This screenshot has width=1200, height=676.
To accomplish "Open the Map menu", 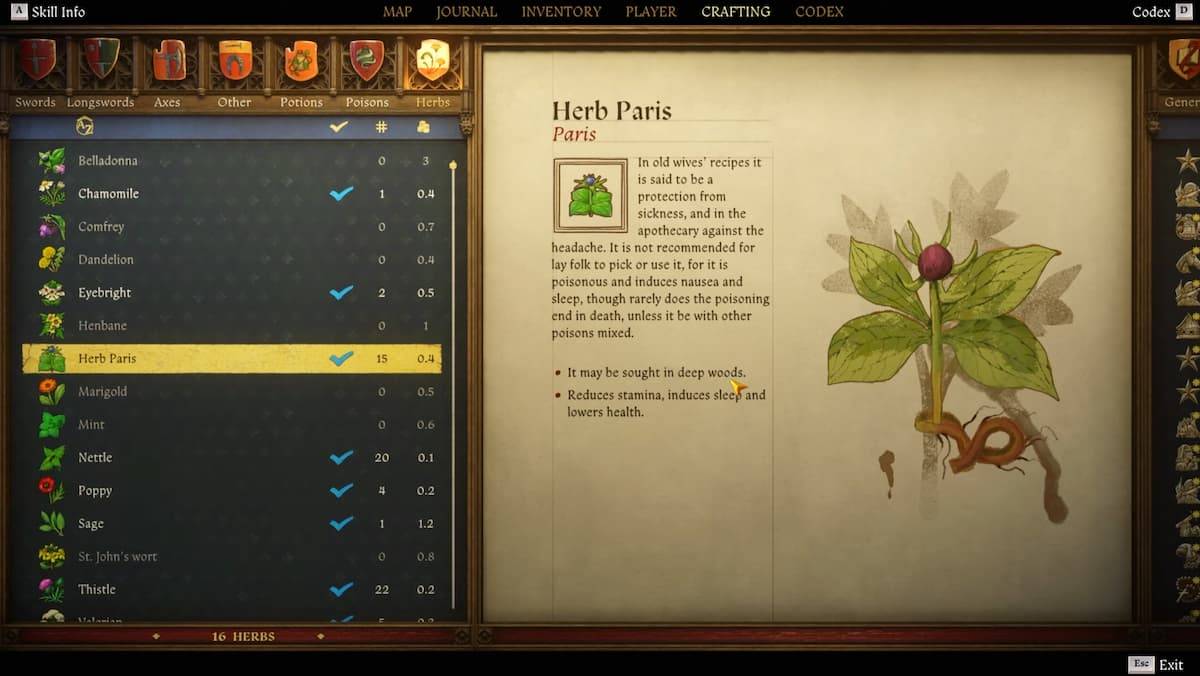I will point(397,12).
